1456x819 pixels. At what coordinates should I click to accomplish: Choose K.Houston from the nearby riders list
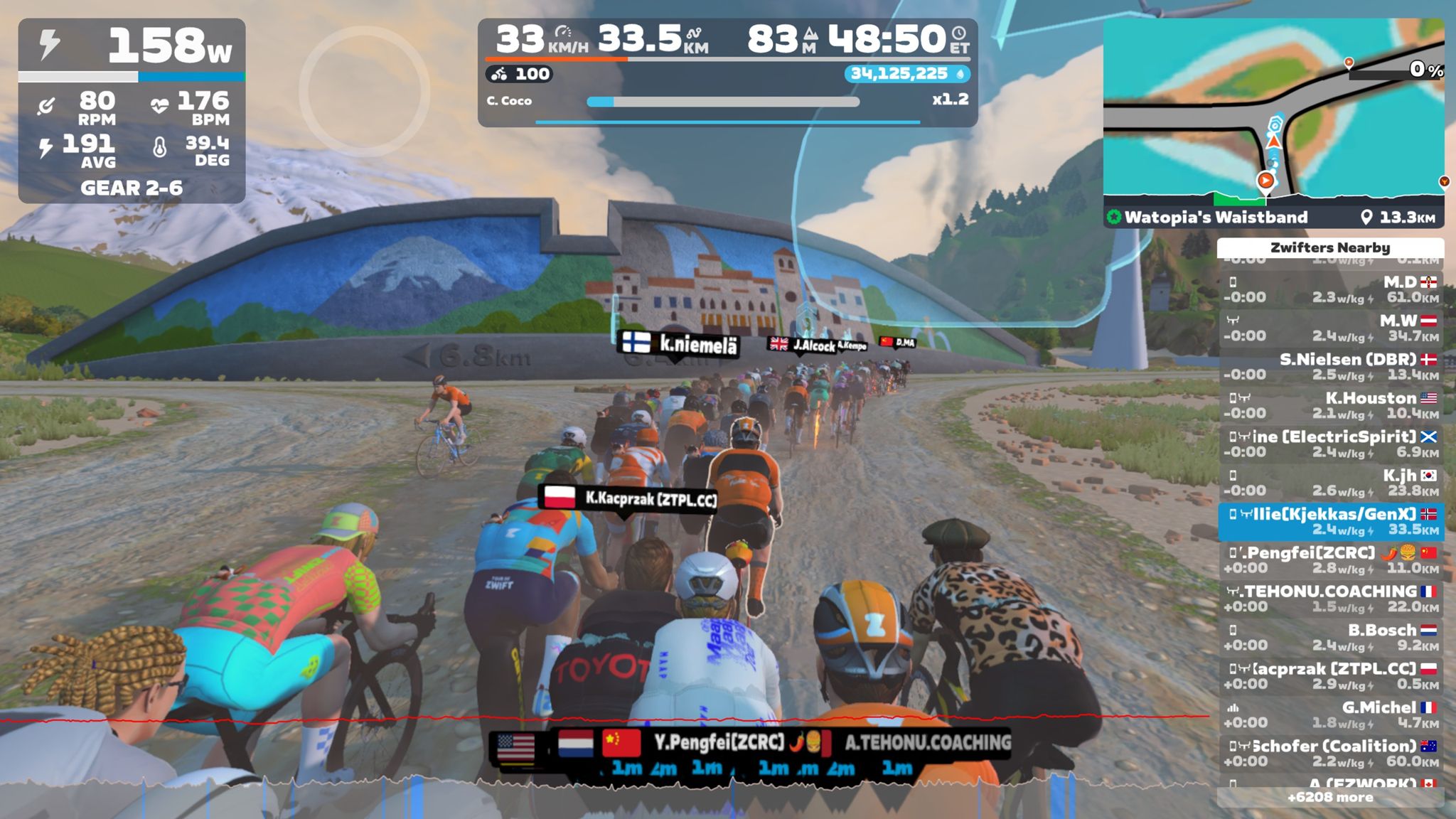tap(1330, 405)
